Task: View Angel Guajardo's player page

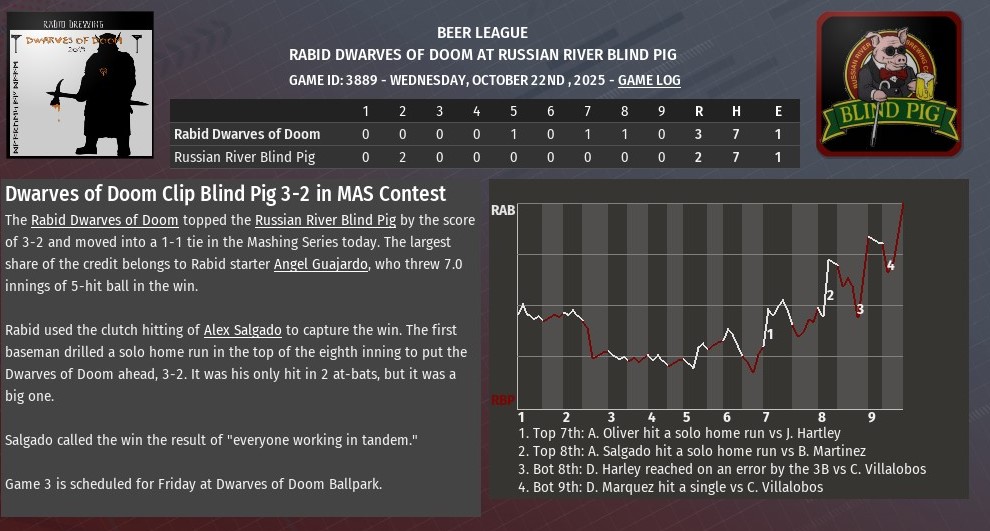Action: pyautogui.click(x=321, y=264)
